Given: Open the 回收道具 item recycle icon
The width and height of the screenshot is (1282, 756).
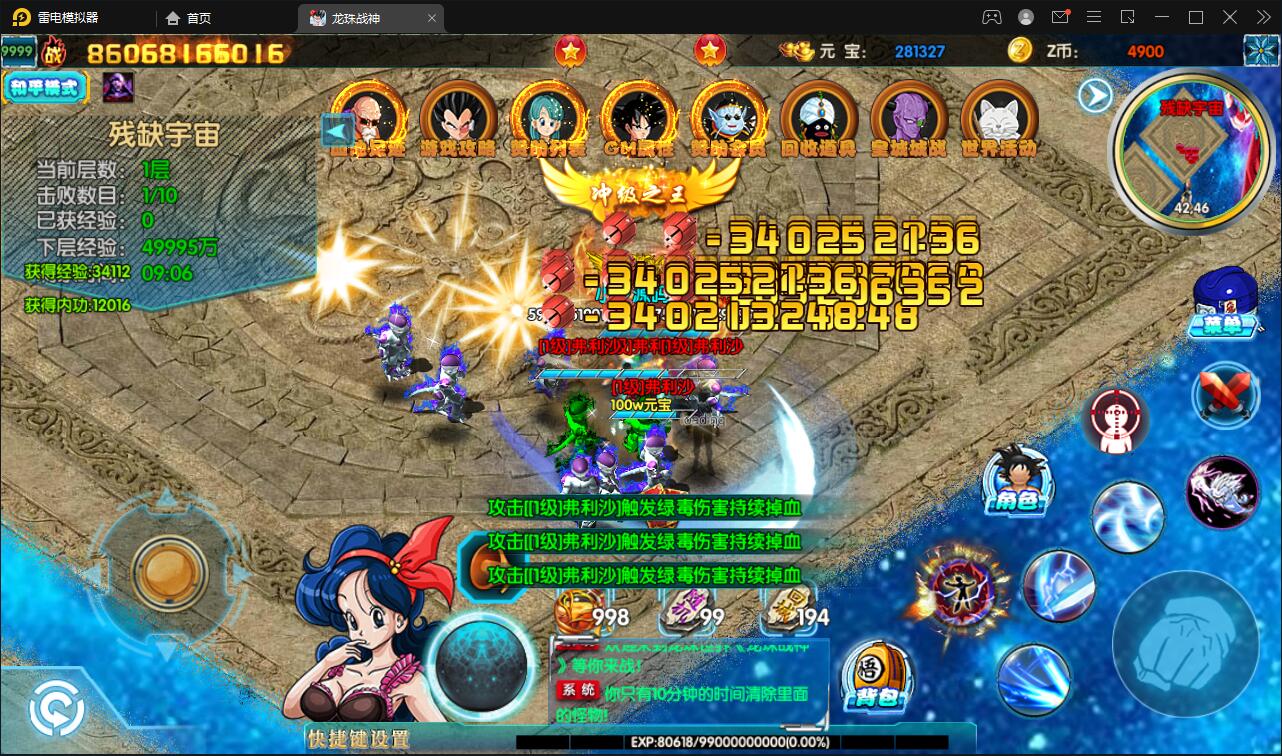Looking at the screenshot, I should tap(818, 118).
